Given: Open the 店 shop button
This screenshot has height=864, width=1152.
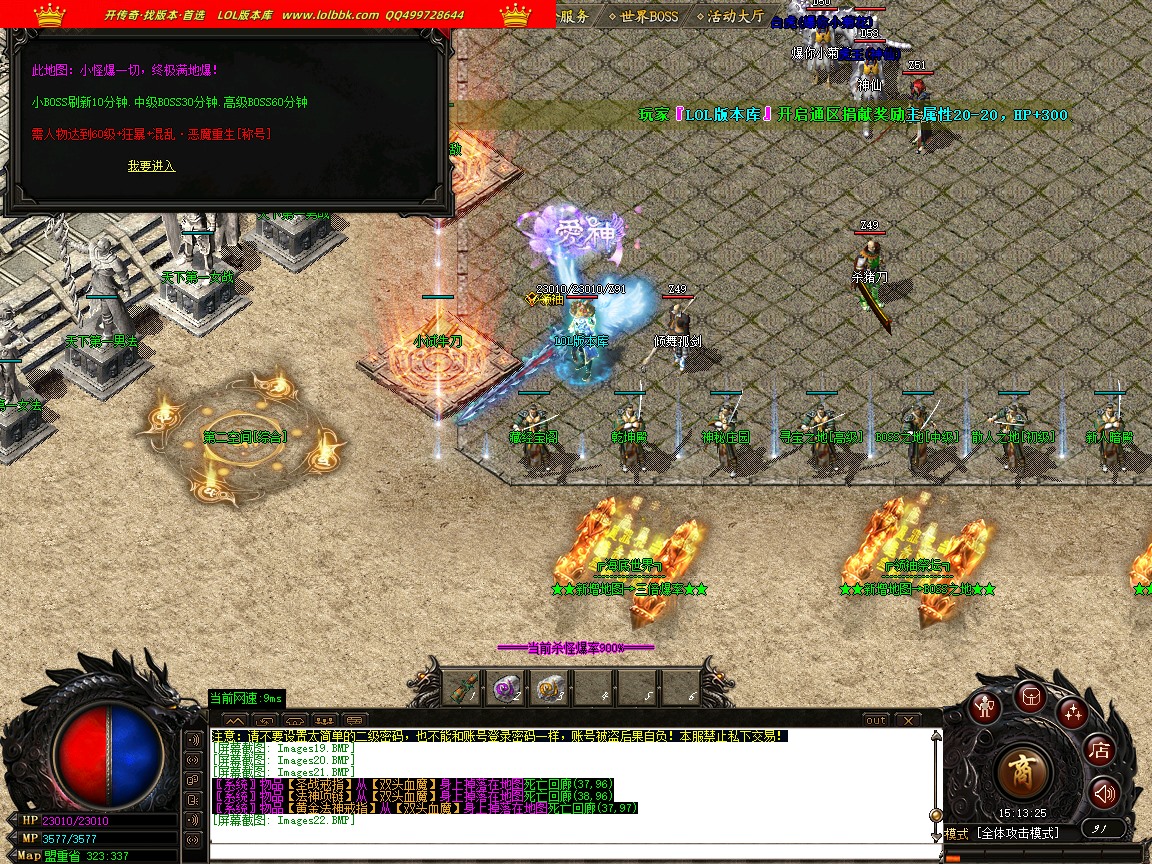Looking at the screenshot, I should [1100, 749].
